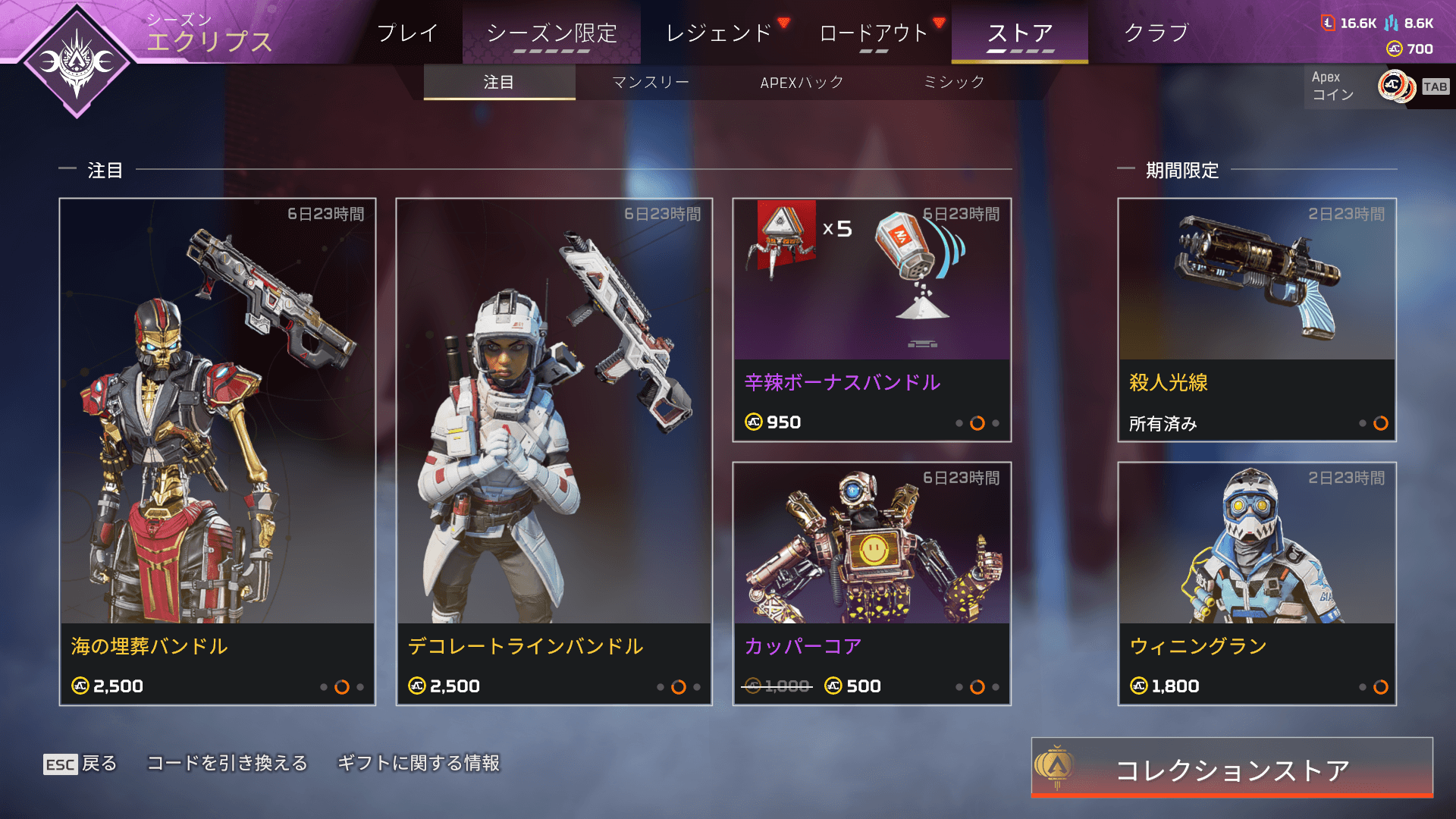Open the プレイ tab
Viewport: 1456px width, 819px height.
pyautogui.click(x=407, y=33)
